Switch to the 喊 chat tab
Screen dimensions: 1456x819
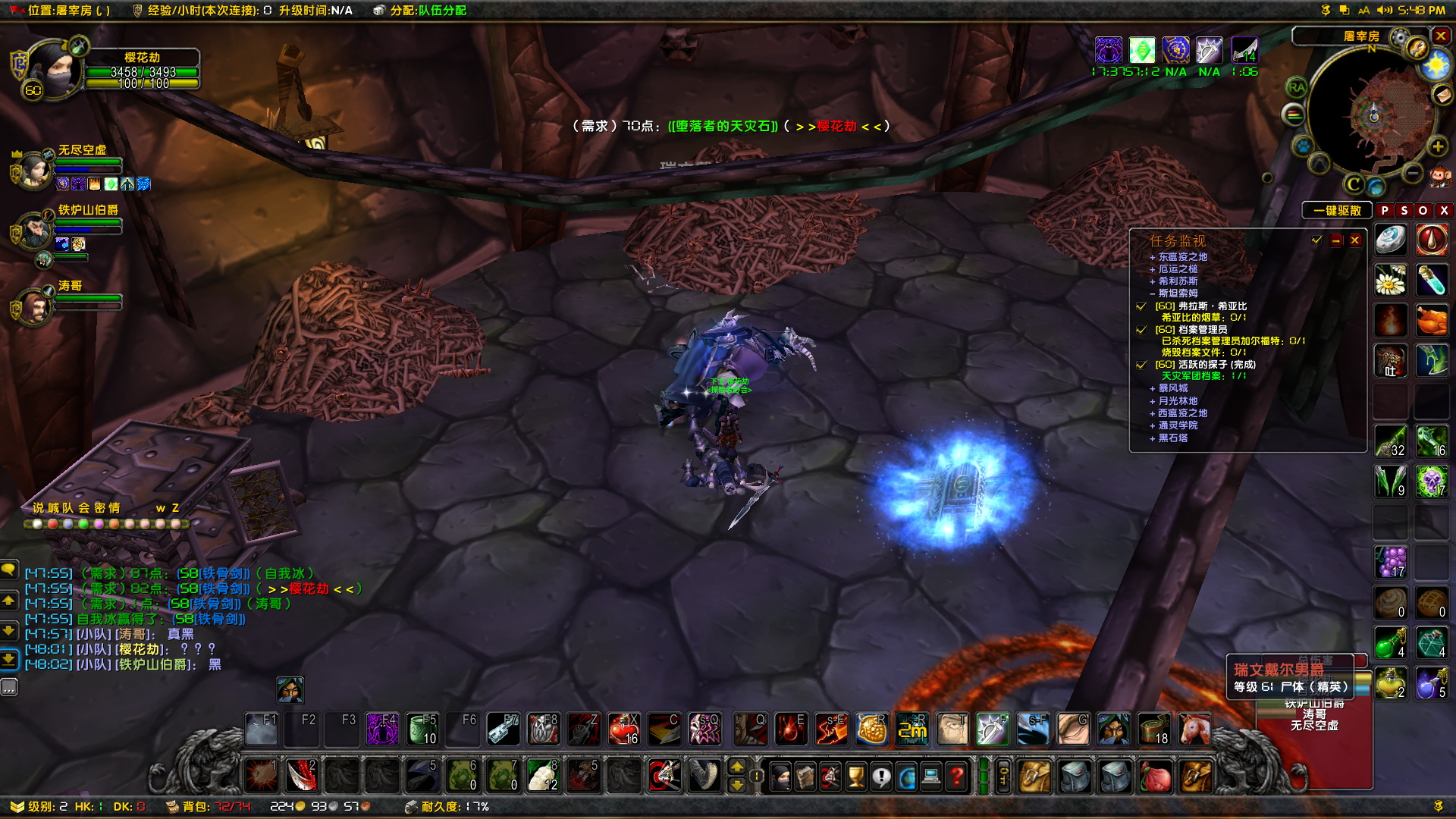(x=54, y=508)
